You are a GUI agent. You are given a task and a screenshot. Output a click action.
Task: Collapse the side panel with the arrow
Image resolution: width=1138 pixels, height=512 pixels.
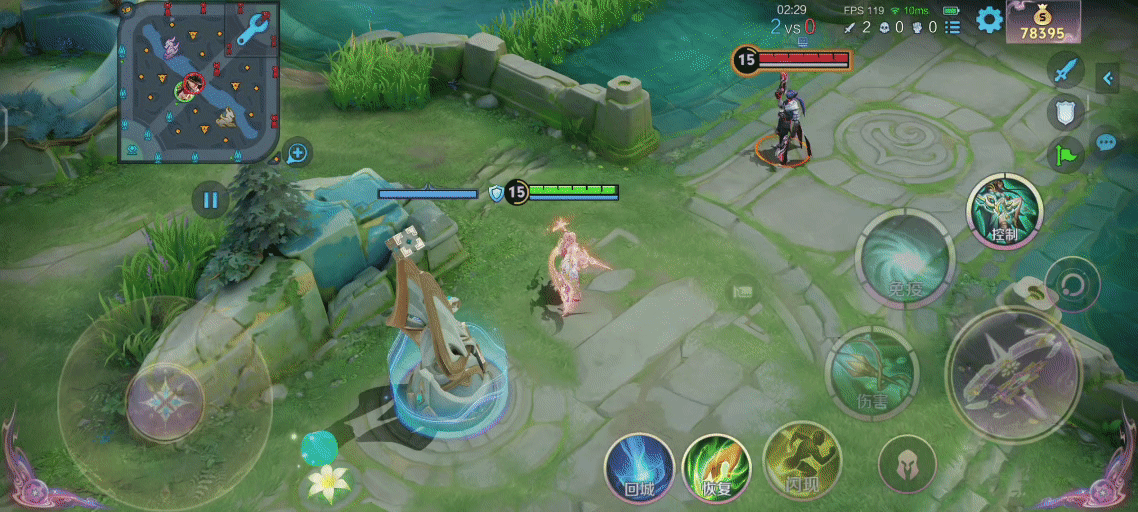tap(1107, 78)
